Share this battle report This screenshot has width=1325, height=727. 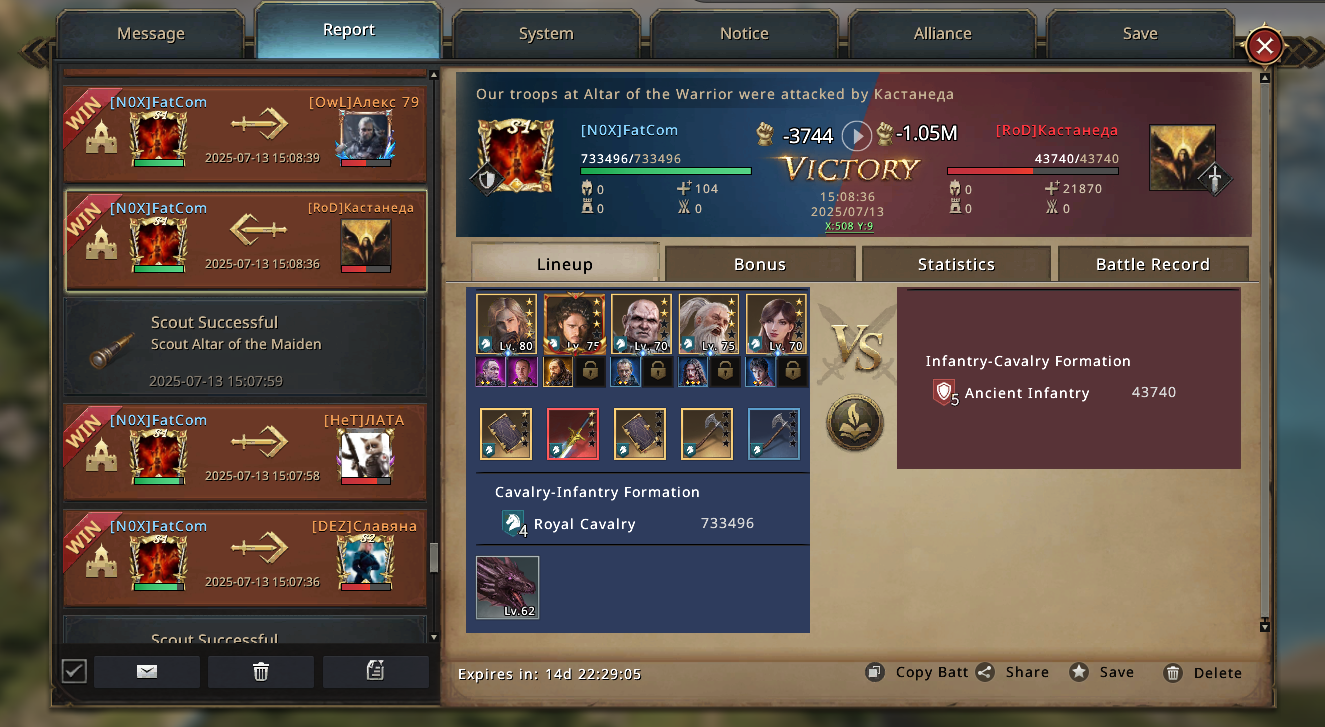tap(1013, 673)
